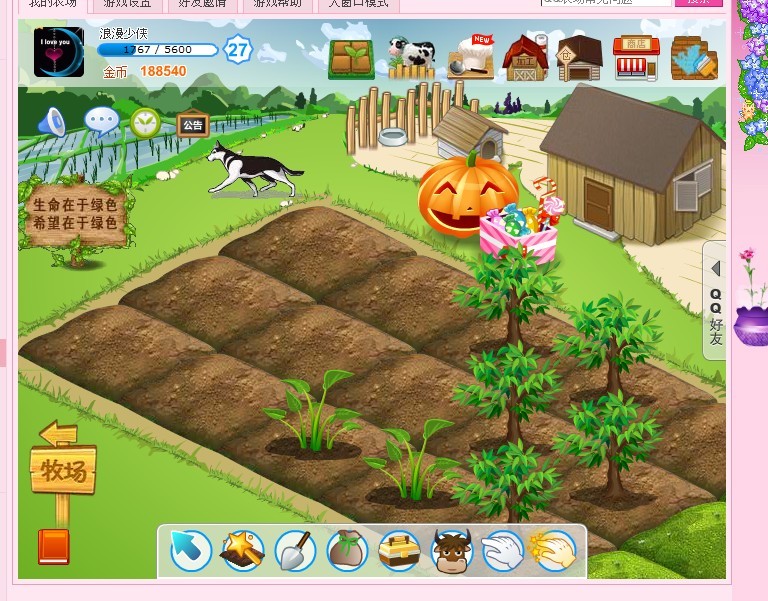Click the green clock icon
This screenshot has width=768, height=601.
pos(146,123)
